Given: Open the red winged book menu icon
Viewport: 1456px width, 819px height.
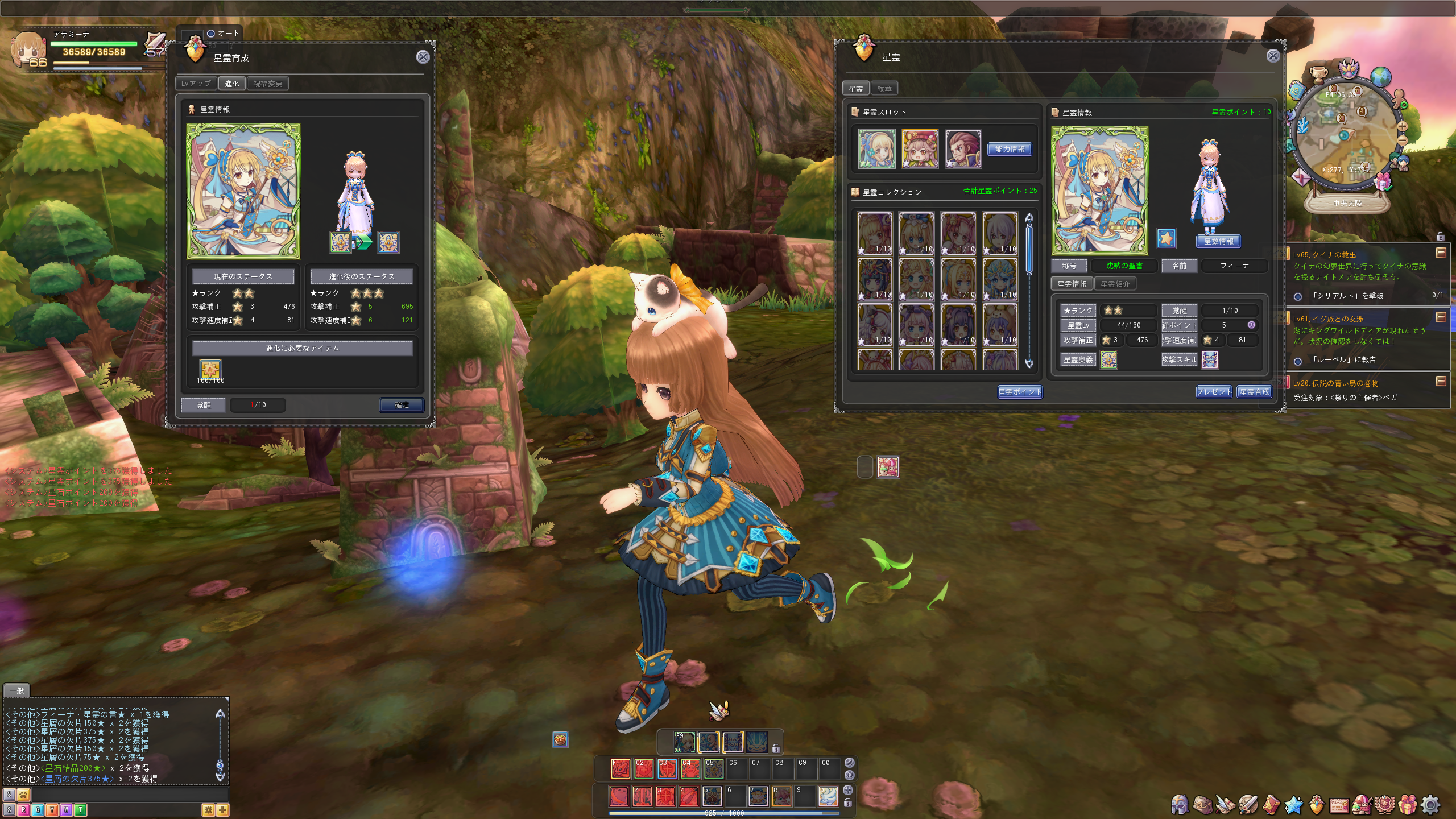Looking at the screenshot, I should click(1271, 805).
